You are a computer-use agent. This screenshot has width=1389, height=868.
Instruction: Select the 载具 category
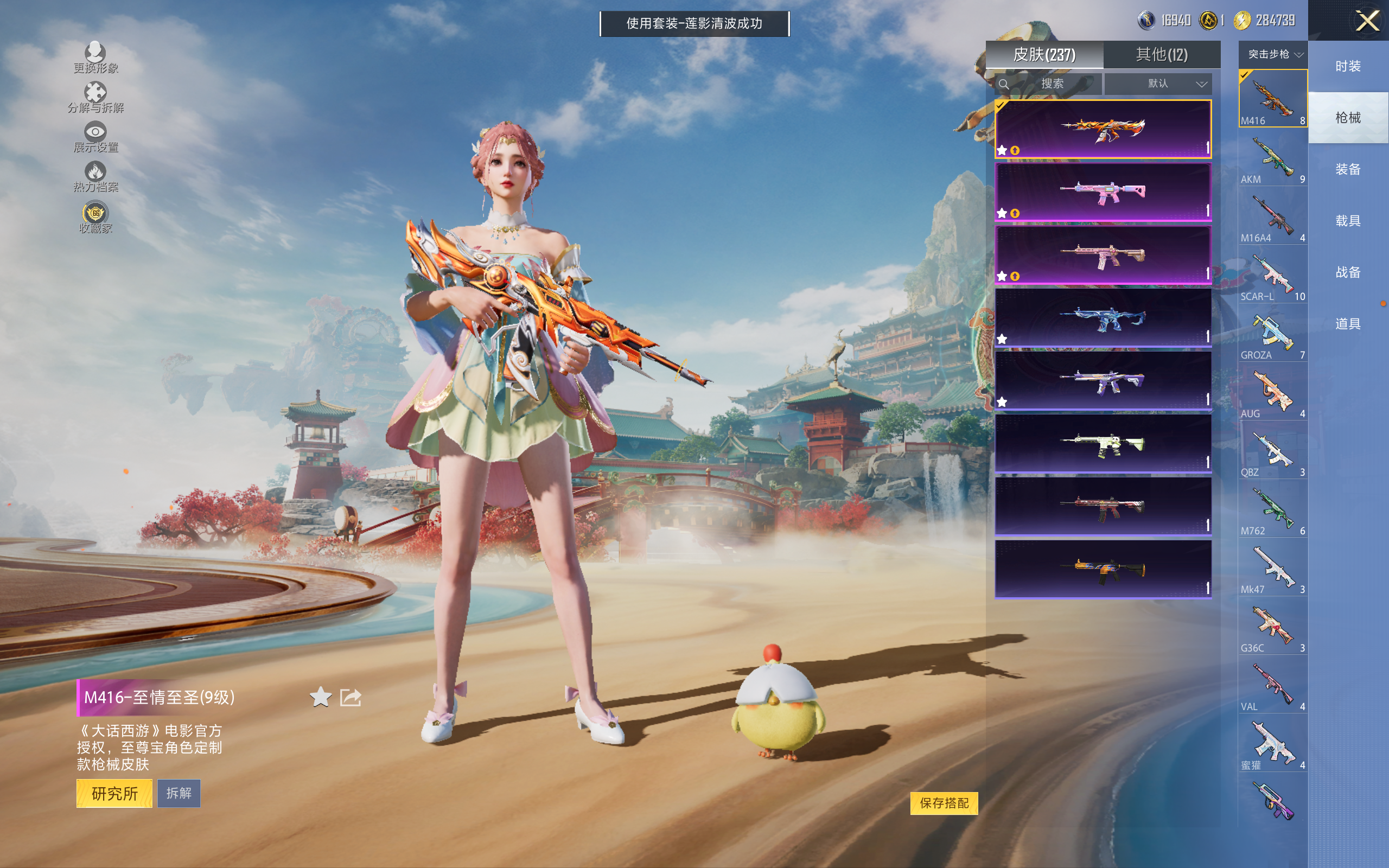pos(1348,221)
